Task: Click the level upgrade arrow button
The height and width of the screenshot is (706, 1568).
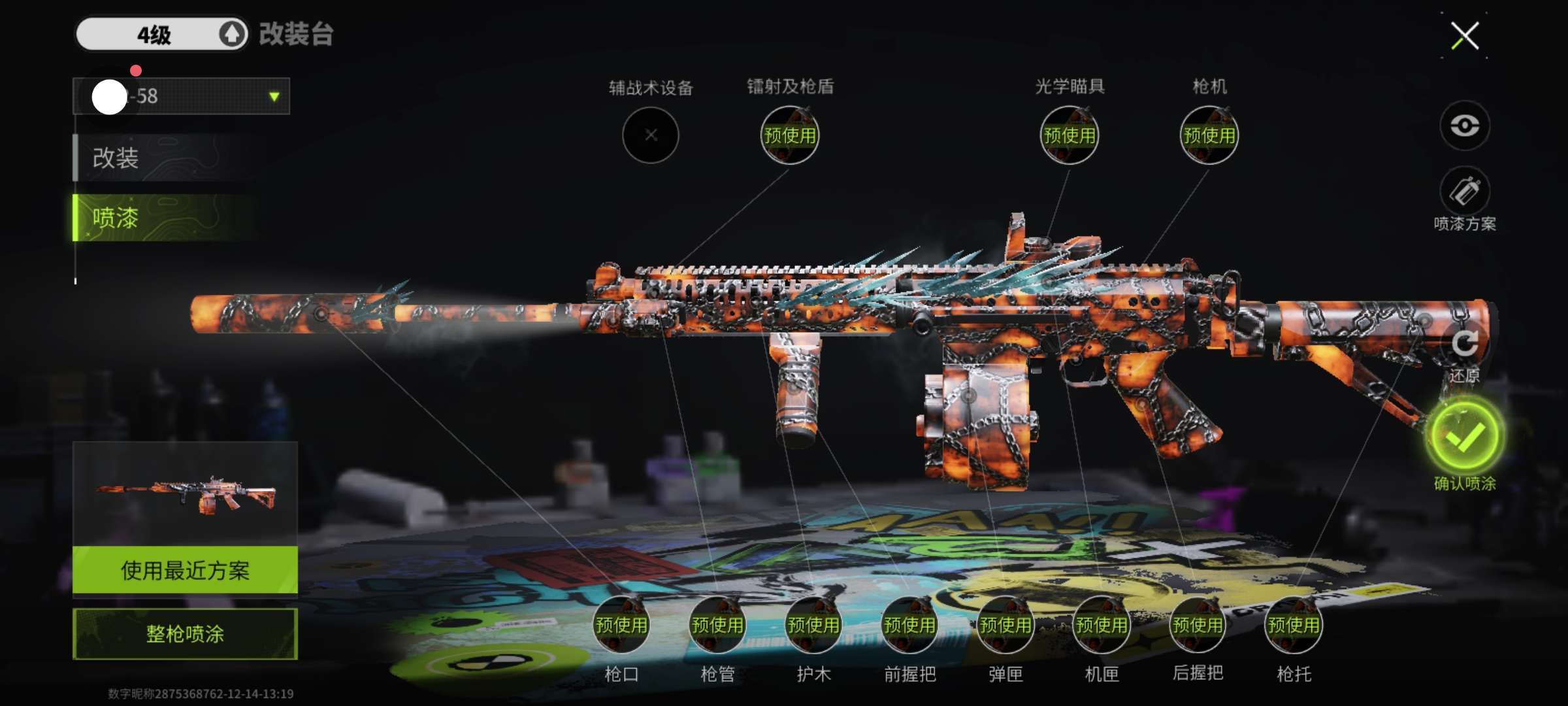Action: [231, 34]
